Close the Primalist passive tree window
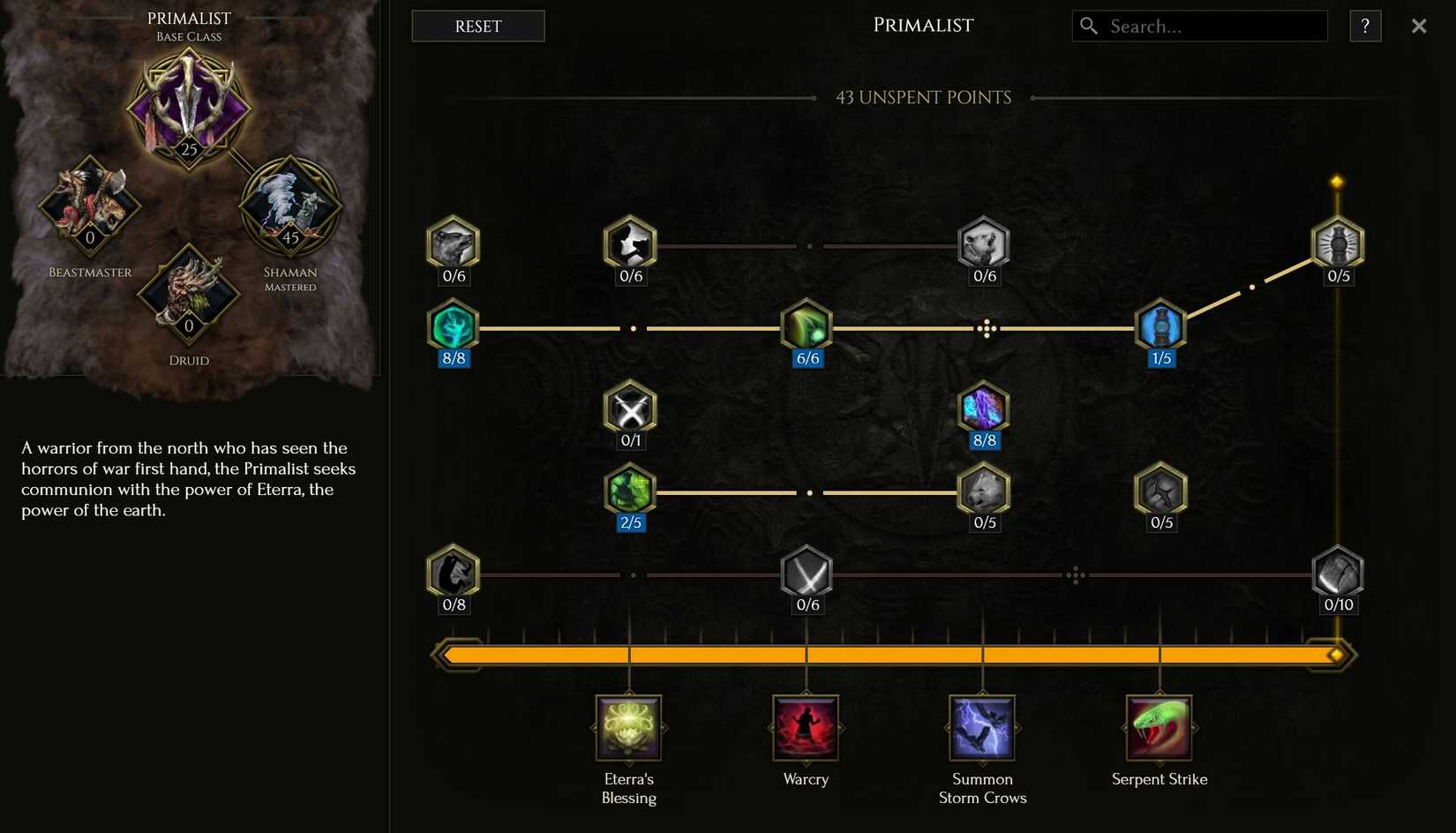This screenshot has height=833, width=1456. tap(1419, 26)
